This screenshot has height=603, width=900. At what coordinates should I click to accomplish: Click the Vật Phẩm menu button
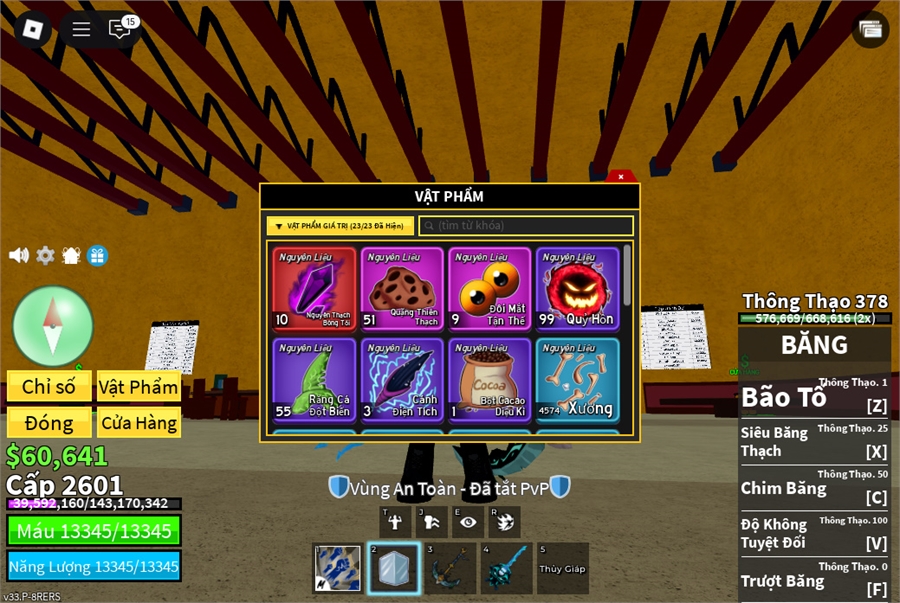click(x=139, y=387)
